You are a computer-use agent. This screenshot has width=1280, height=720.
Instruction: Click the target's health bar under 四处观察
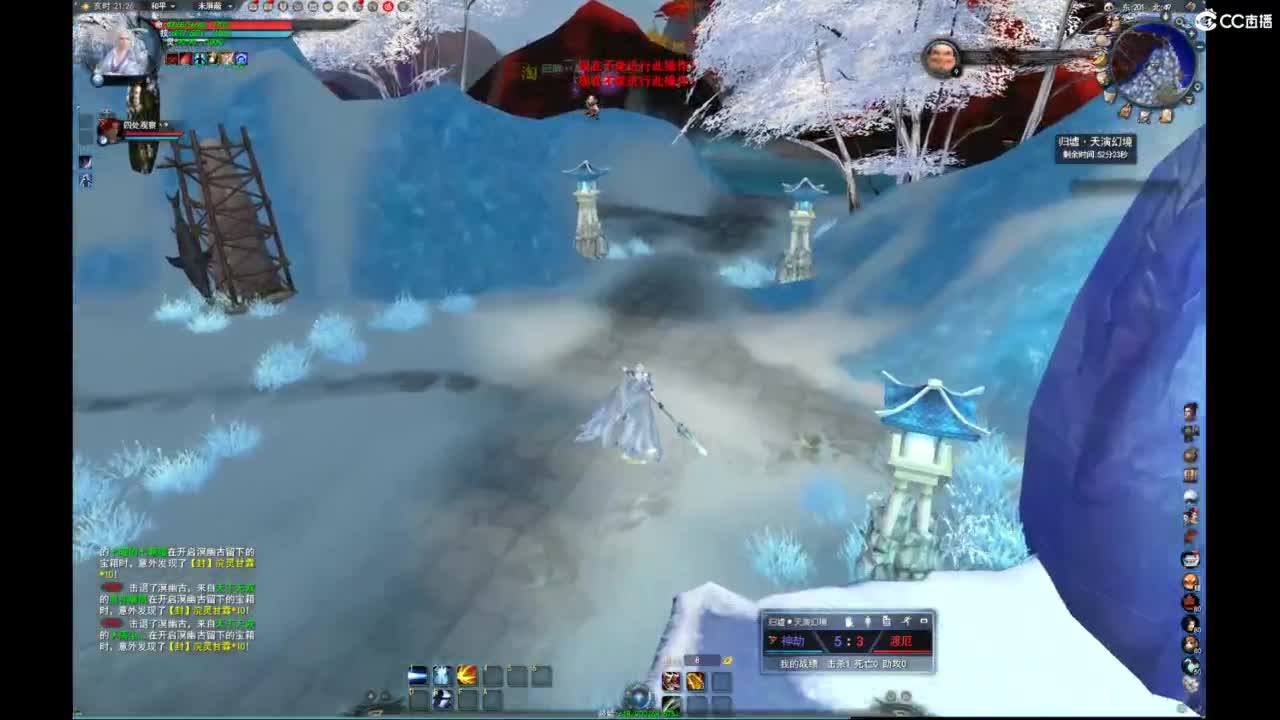point(152,134)
